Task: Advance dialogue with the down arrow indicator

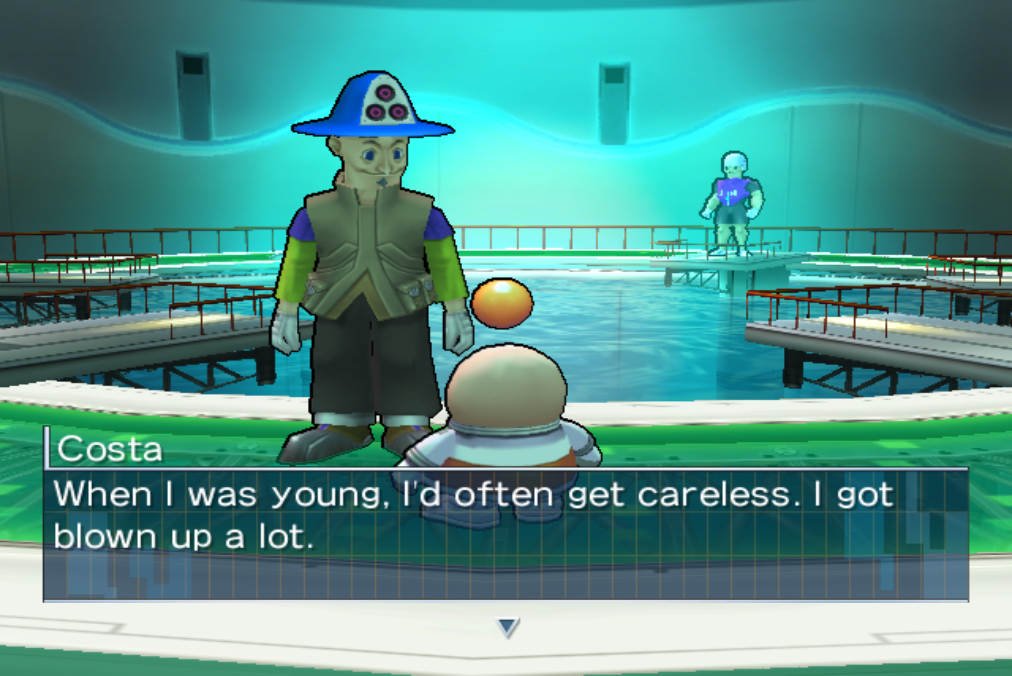Action: [508, 627]
